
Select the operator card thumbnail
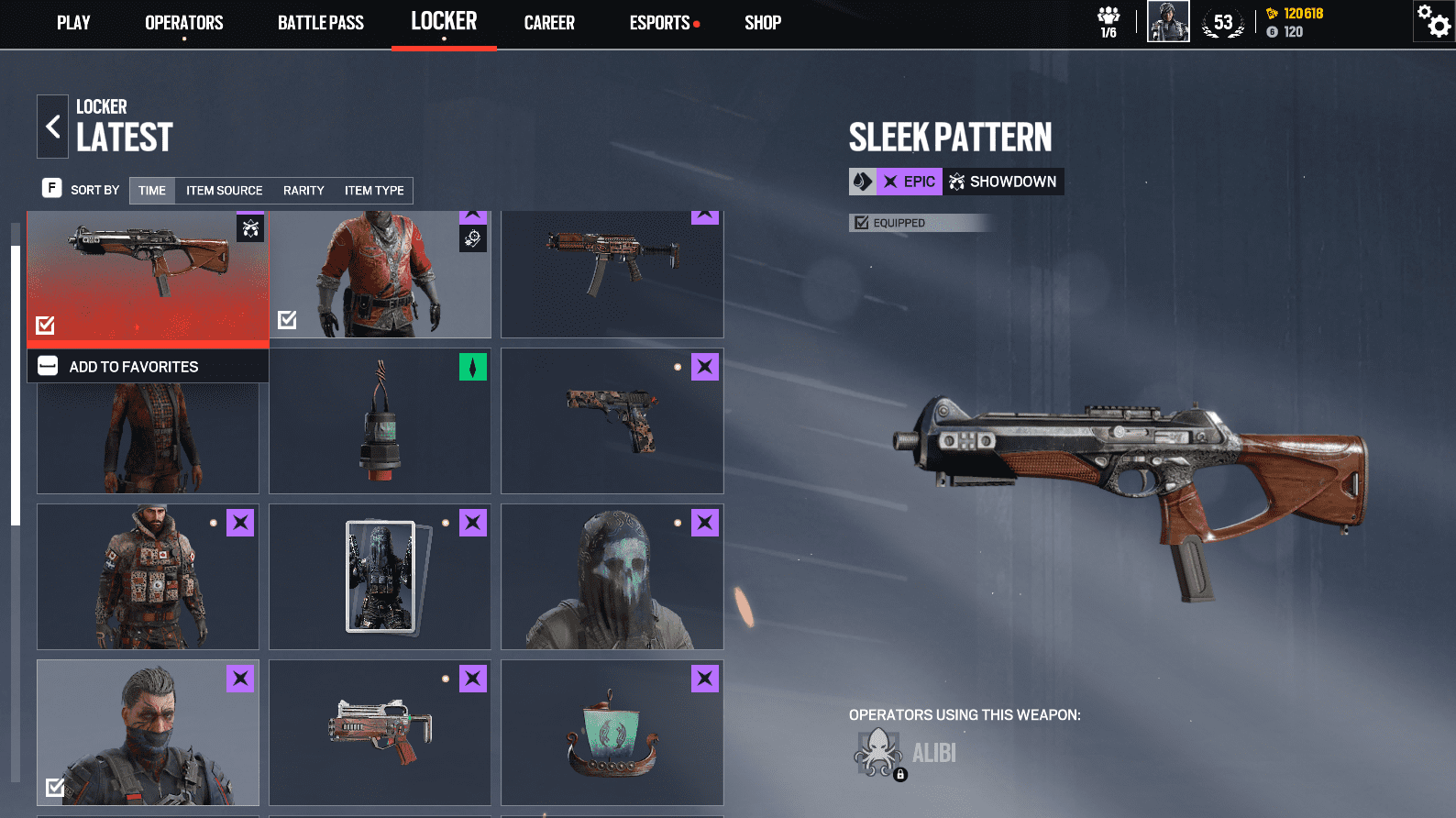[x=380, y=577]
